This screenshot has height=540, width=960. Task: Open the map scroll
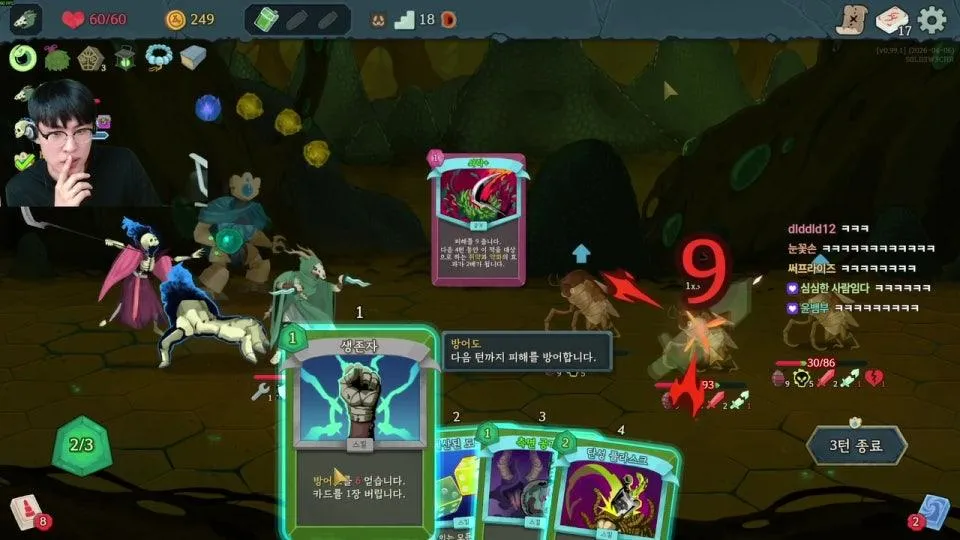pyautogui.click(x=850, y=20)
